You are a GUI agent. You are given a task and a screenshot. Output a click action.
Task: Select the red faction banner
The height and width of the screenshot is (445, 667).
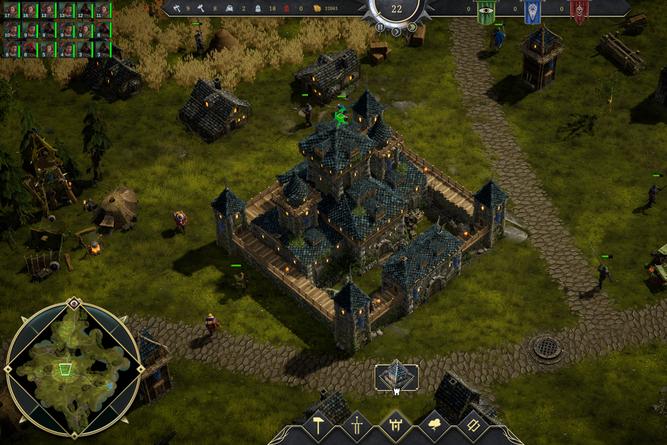click(x=579, y=12)
